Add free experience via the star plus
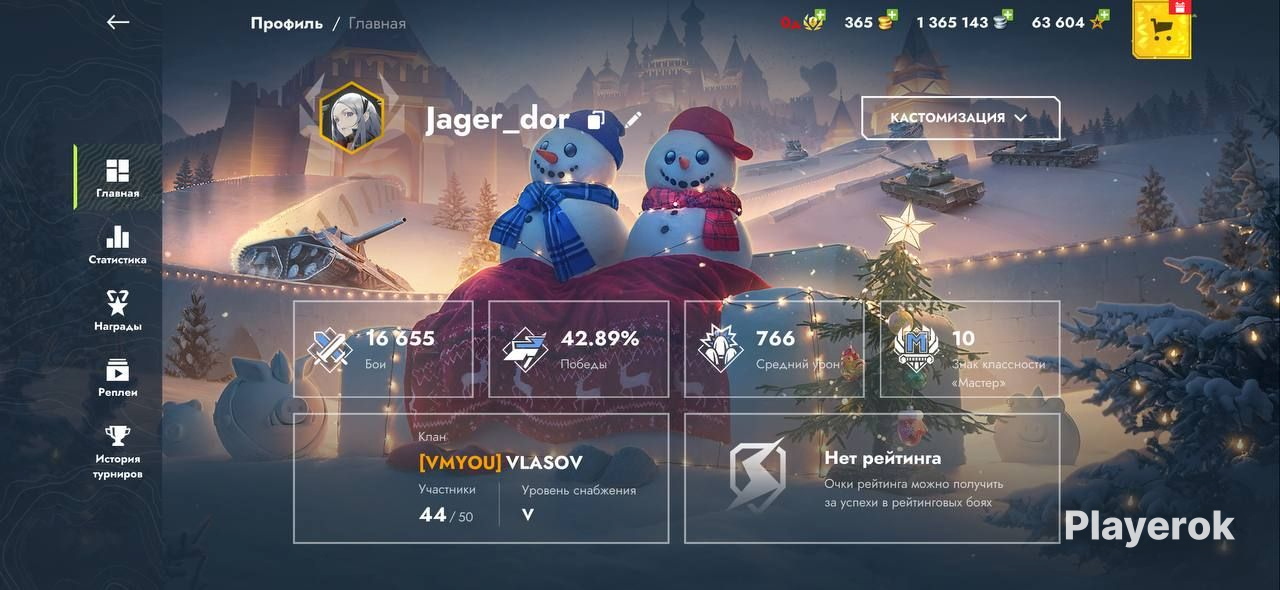The width and height of the screenshot is (1280, 590). click(x=1103, y=16)
